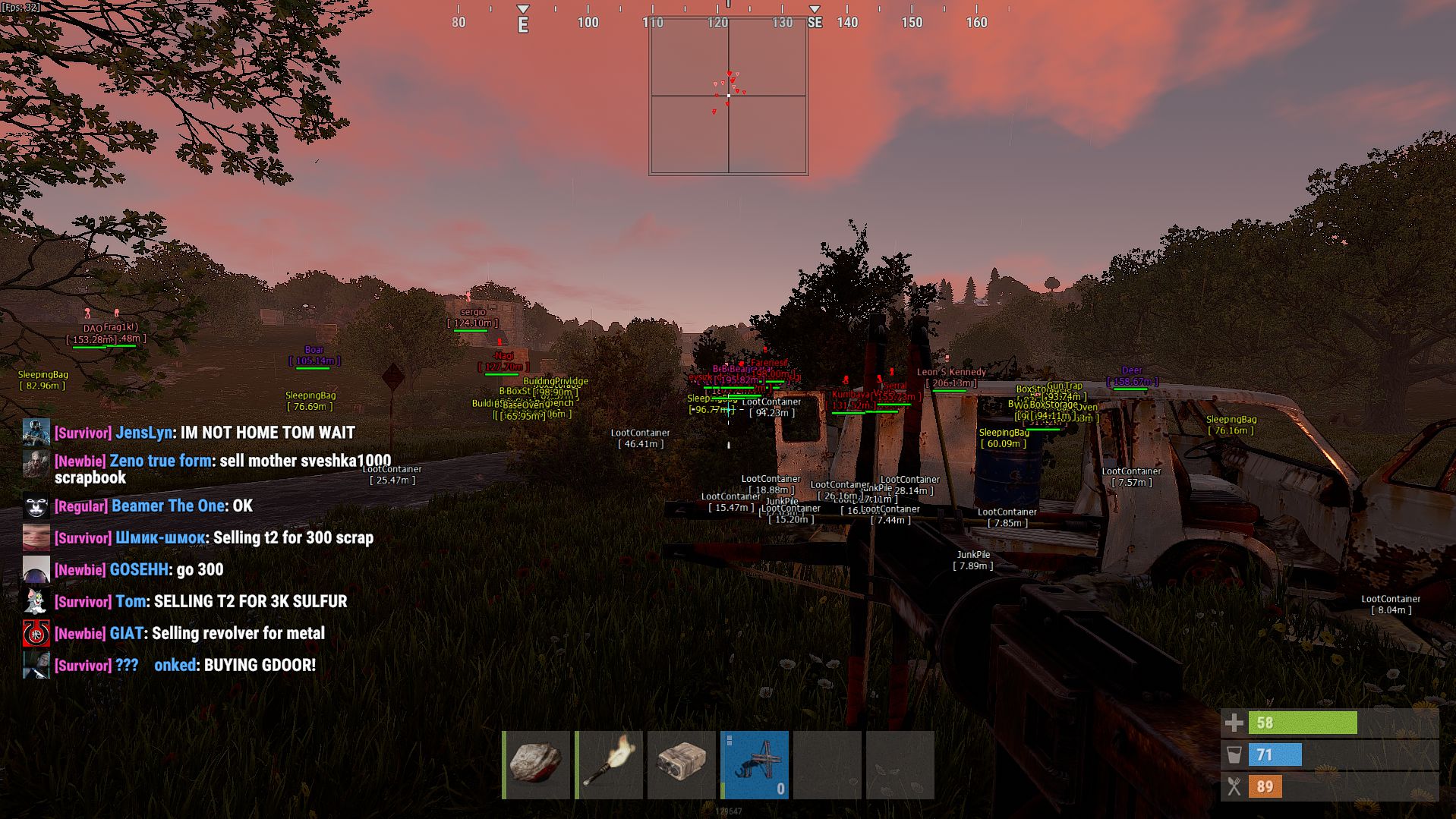
Task: Select Beamer The One in chat
Action: pyautogui.click(x=168, y=506)
